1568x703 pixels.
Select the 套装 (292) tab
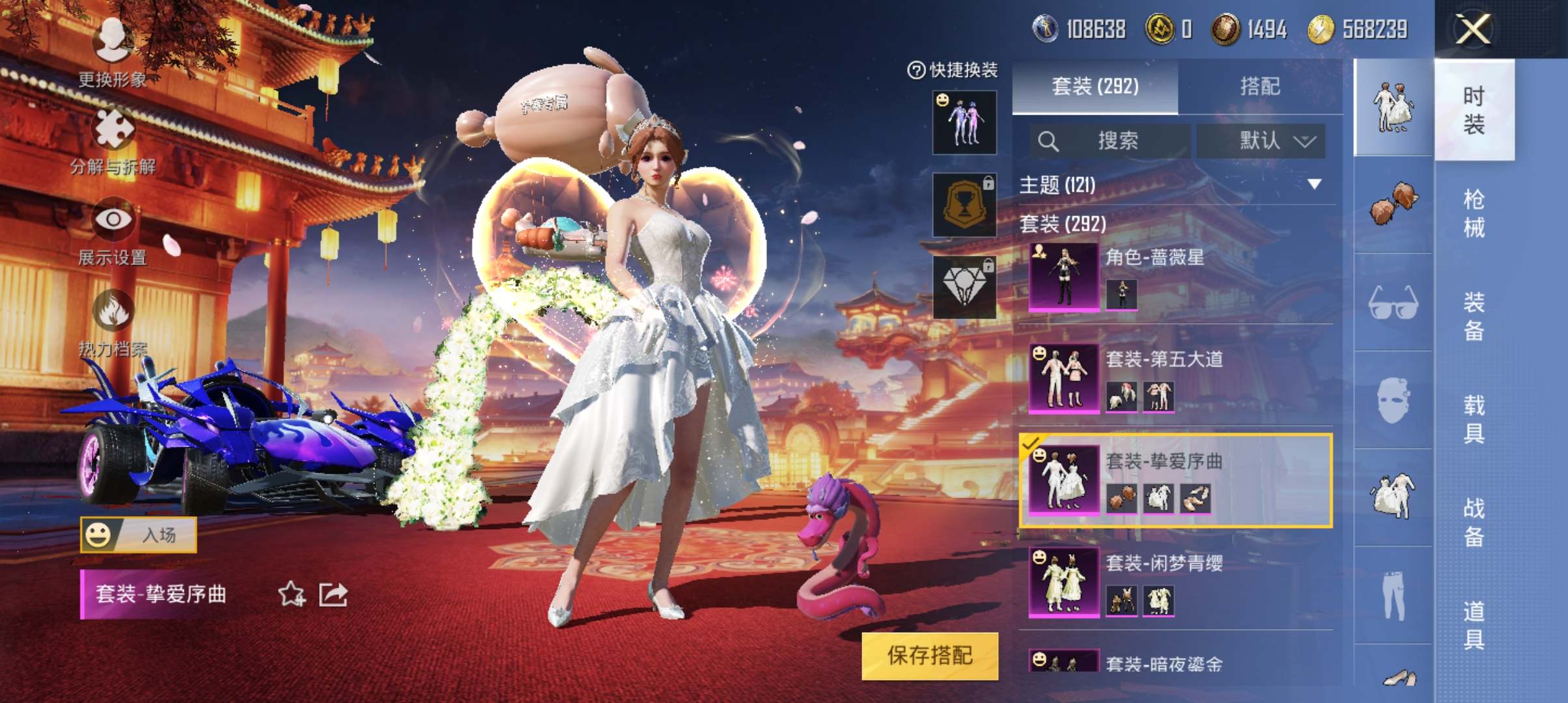coord(1095,87)
